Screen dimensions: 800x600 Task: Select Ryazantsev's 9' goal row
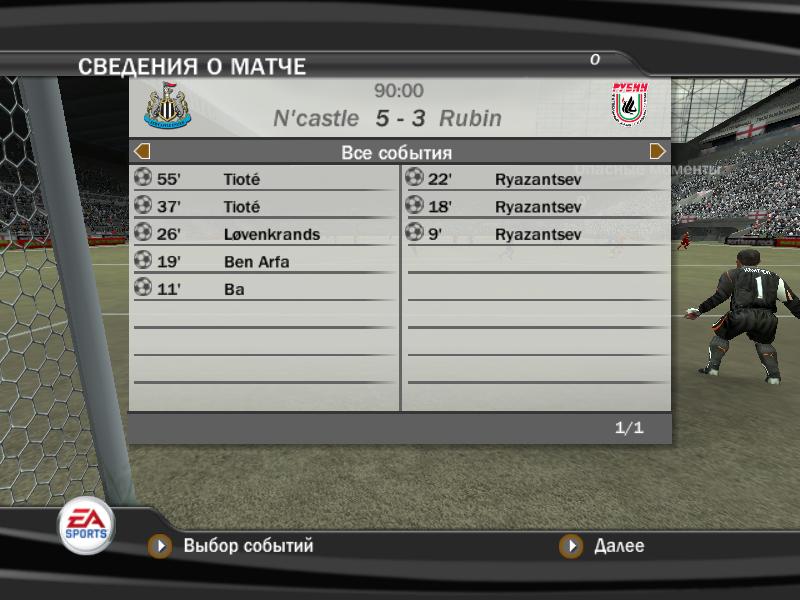click(x=536, y=234)
